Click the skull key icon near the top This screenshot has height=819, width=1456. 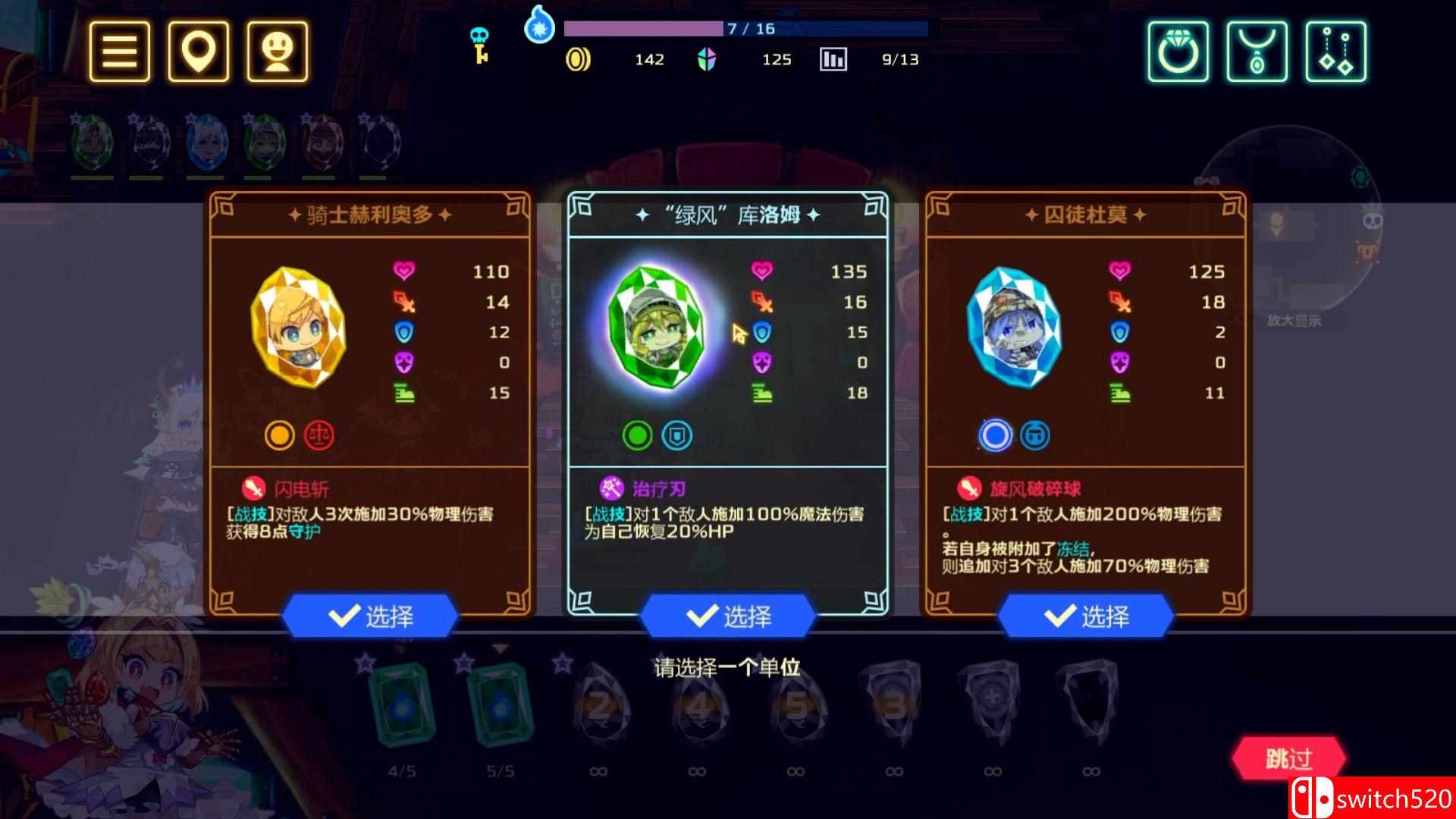click(479, 44)
